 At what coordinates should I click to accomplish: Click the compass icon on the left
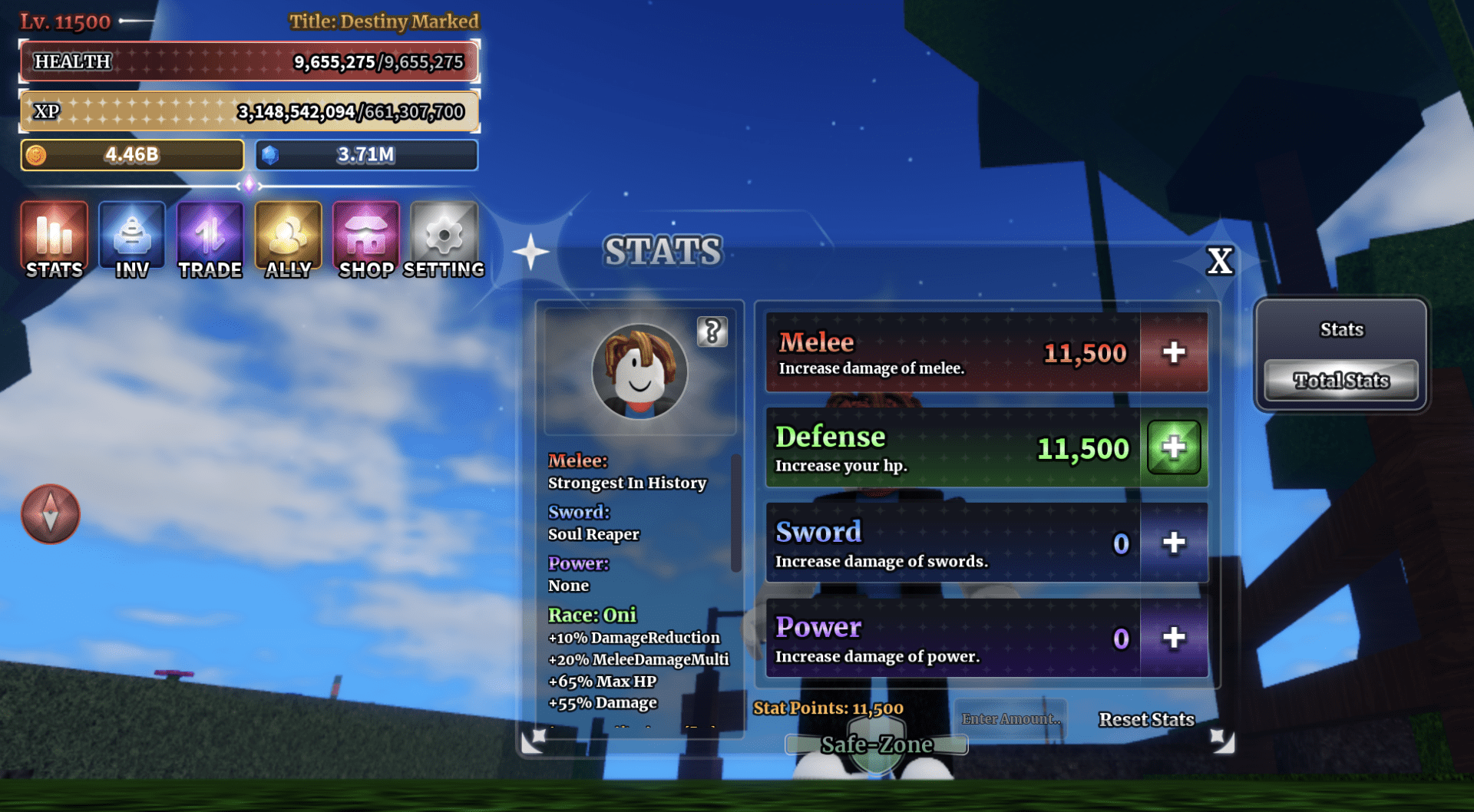click(49, 515)
